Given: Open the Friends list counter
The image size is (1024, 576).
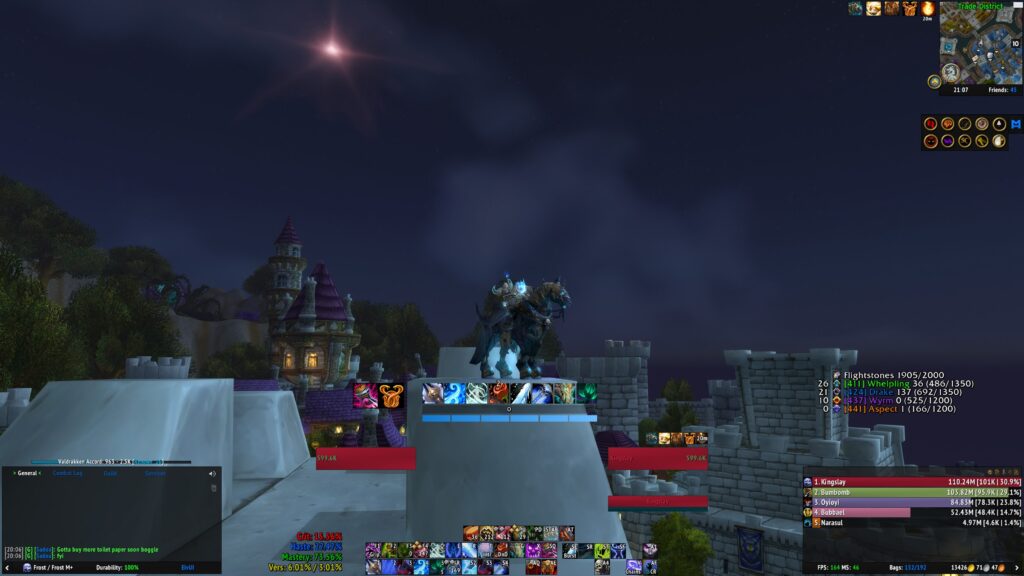Looking at the screenshot, I should [1005, 89].
